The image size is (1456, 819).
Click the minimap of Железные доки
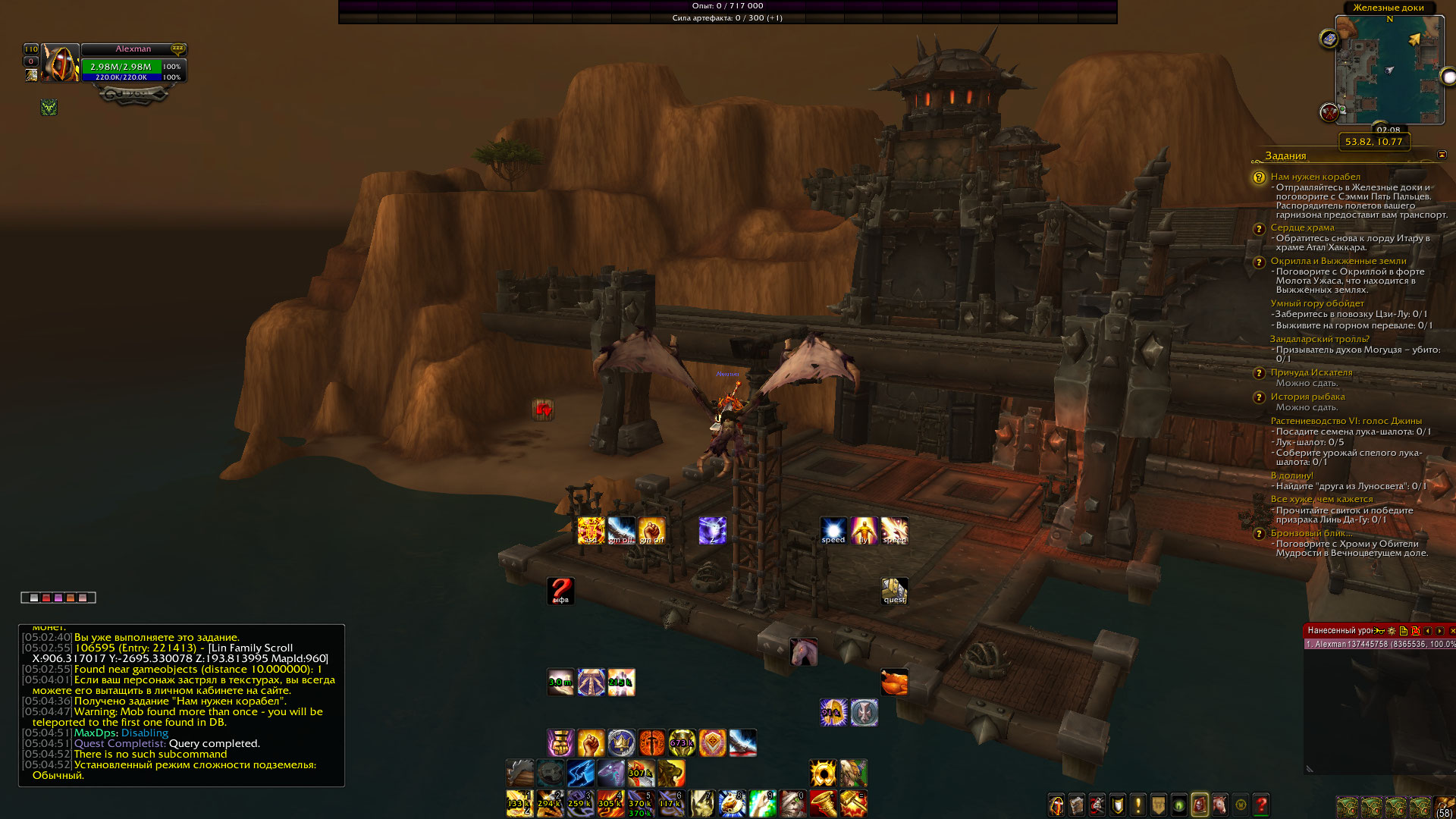(x=1389, y=70)
